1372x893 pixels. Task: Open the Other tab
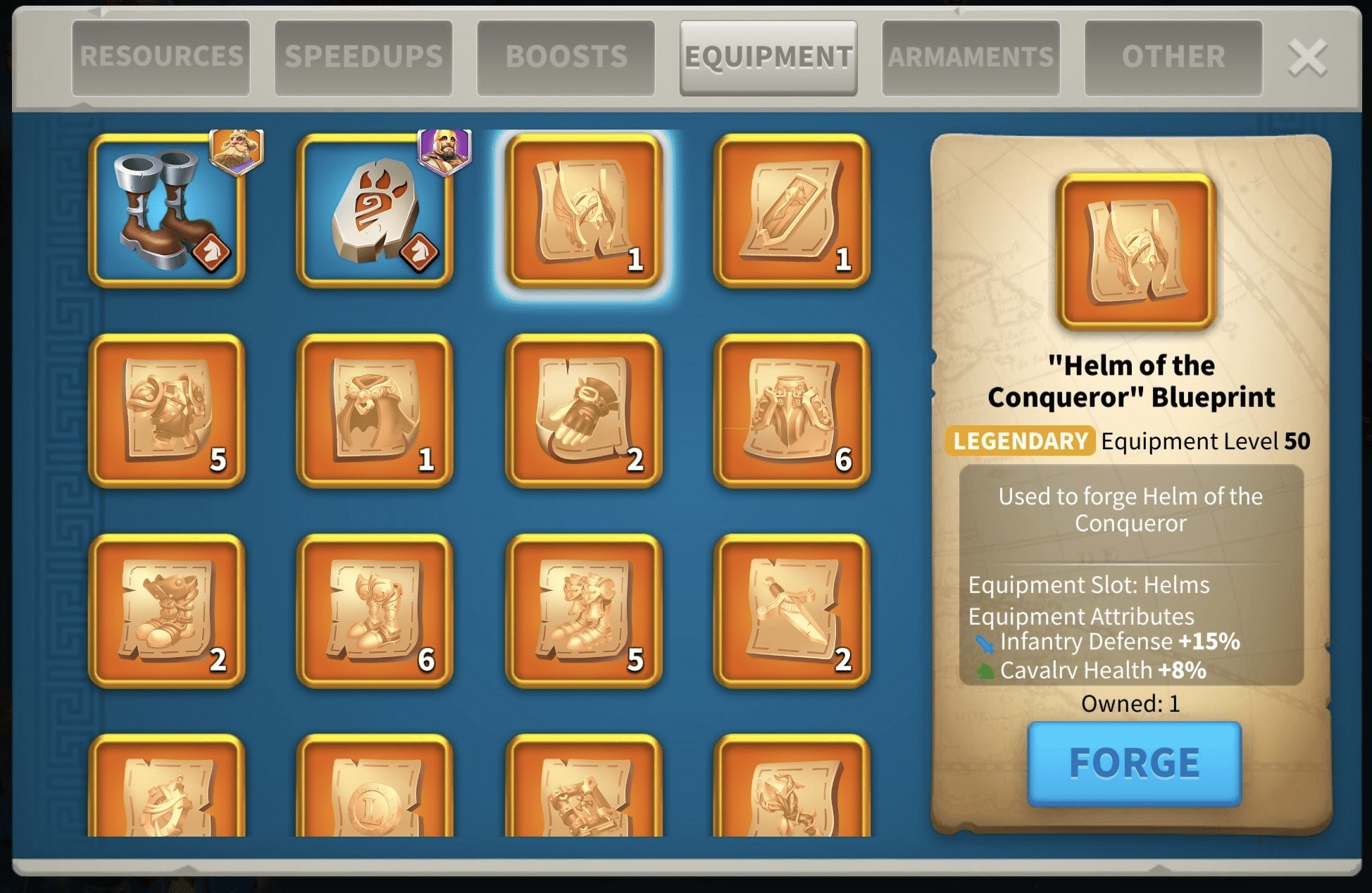1173,57
